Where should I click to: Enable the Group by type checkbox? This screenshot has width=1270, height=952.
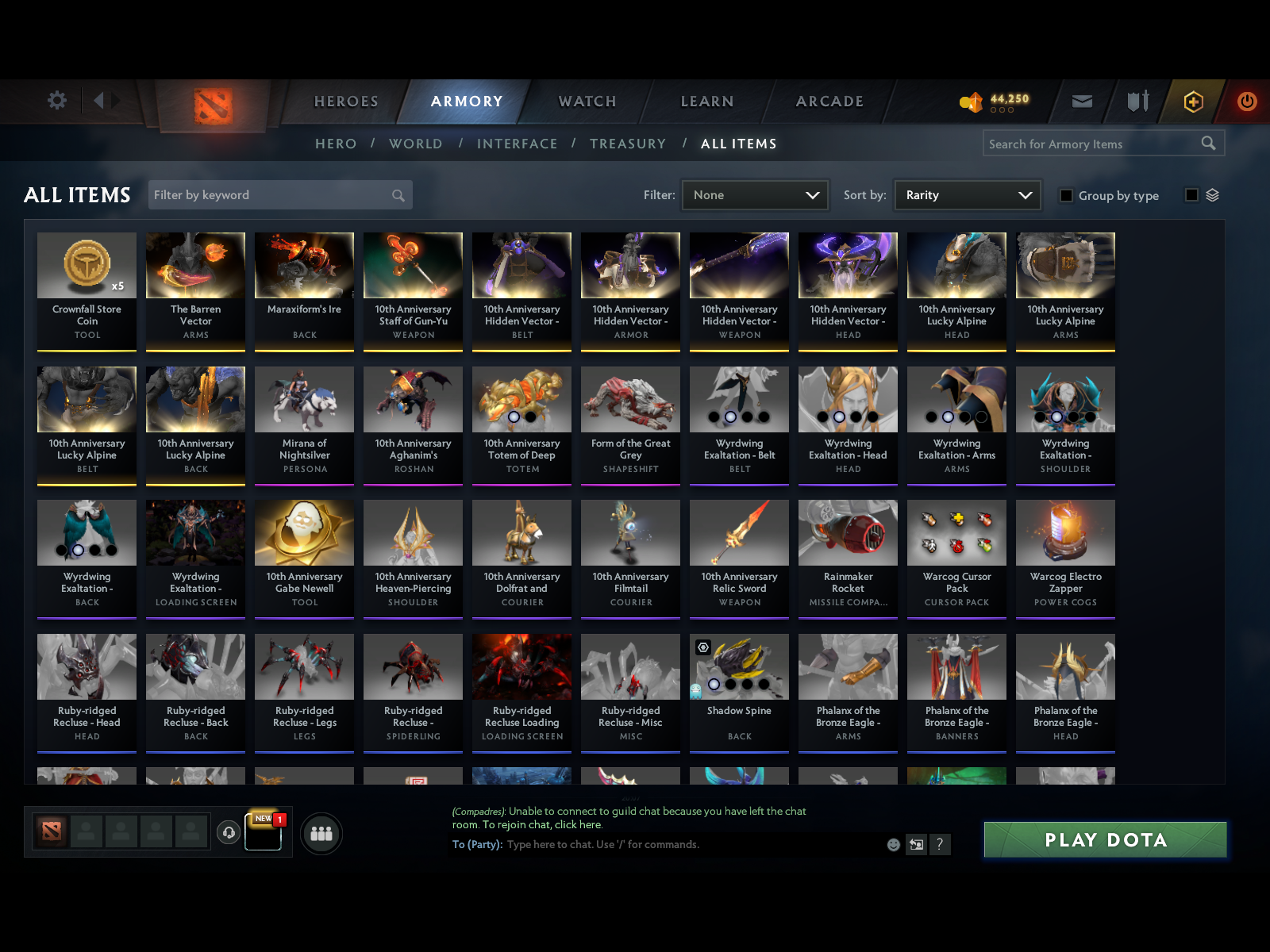(1066, 195)
